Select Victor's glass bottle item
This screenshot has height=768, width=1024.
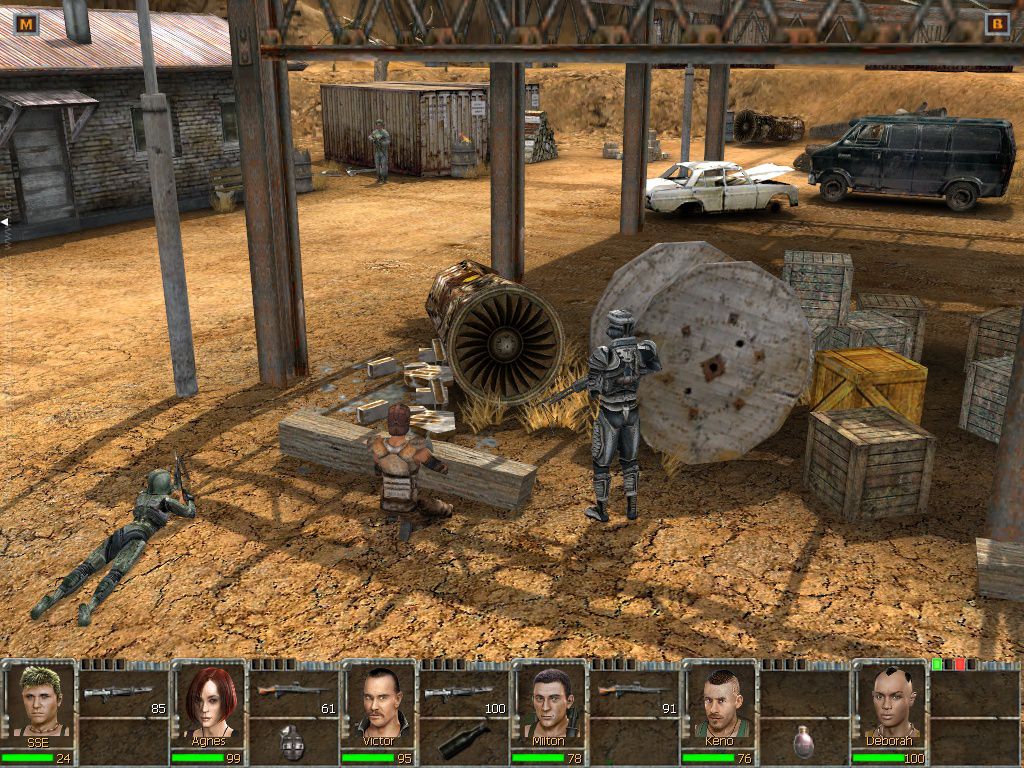point(464,741)
